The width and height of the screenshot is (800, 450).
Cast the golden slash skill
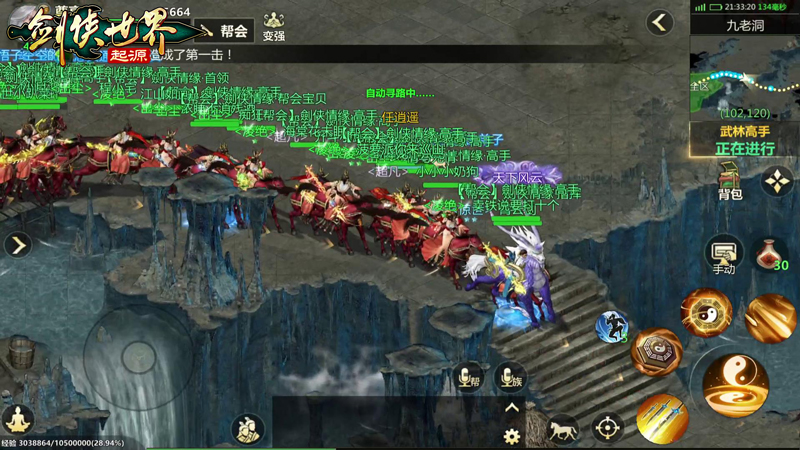click(x=770, y=319)
